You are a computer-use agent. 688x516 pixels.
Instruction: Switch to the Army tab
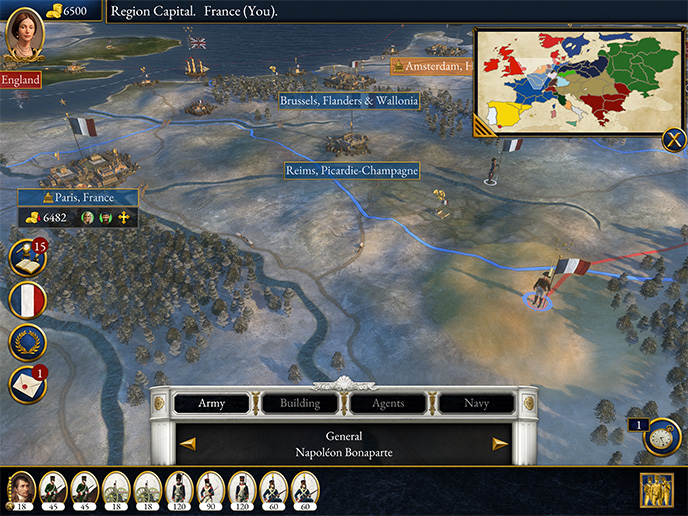pyautogui.click(x=211, y=404)
